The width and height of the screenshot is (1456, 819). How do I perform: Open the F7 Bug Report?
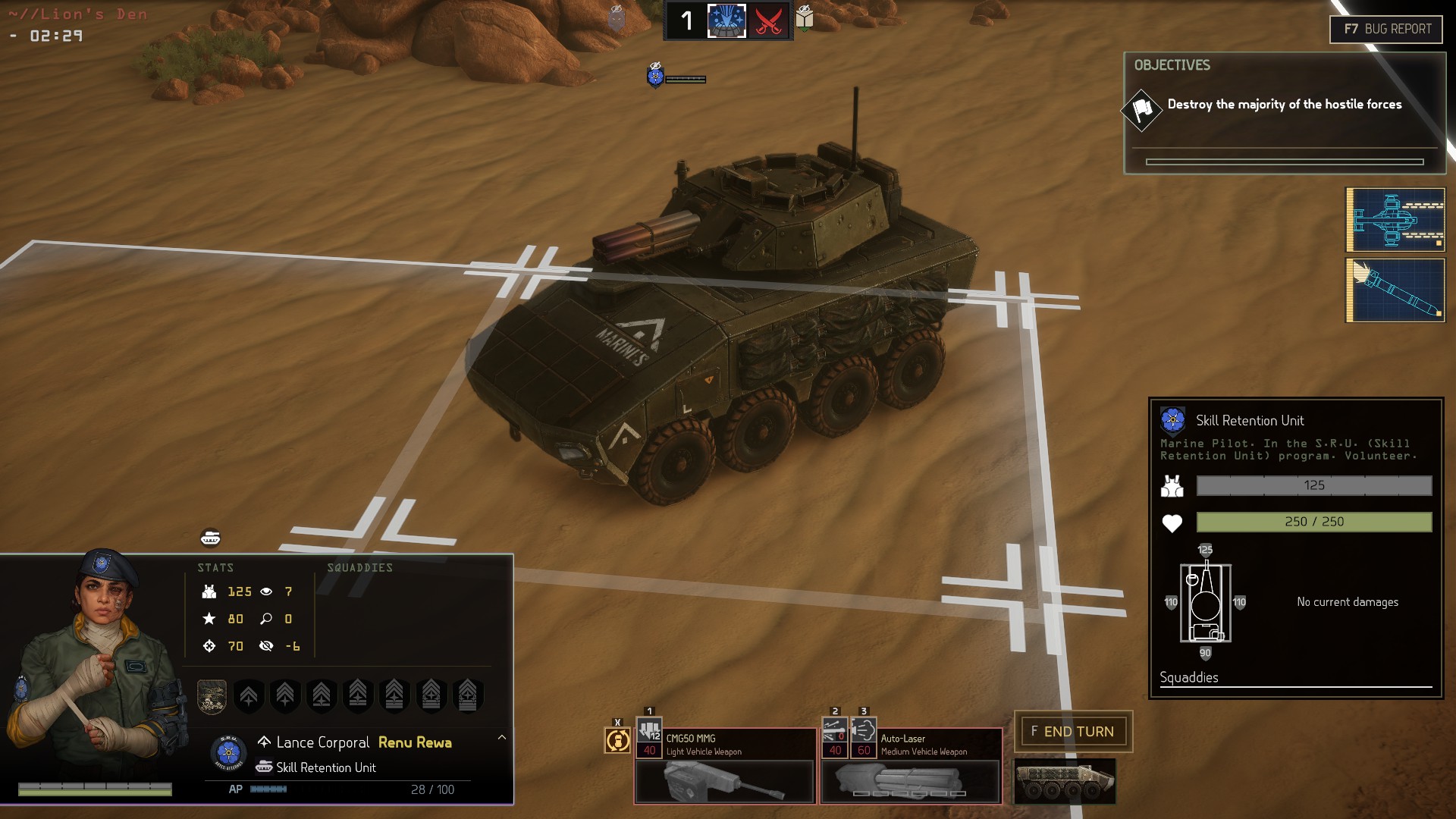[1386, 30]
